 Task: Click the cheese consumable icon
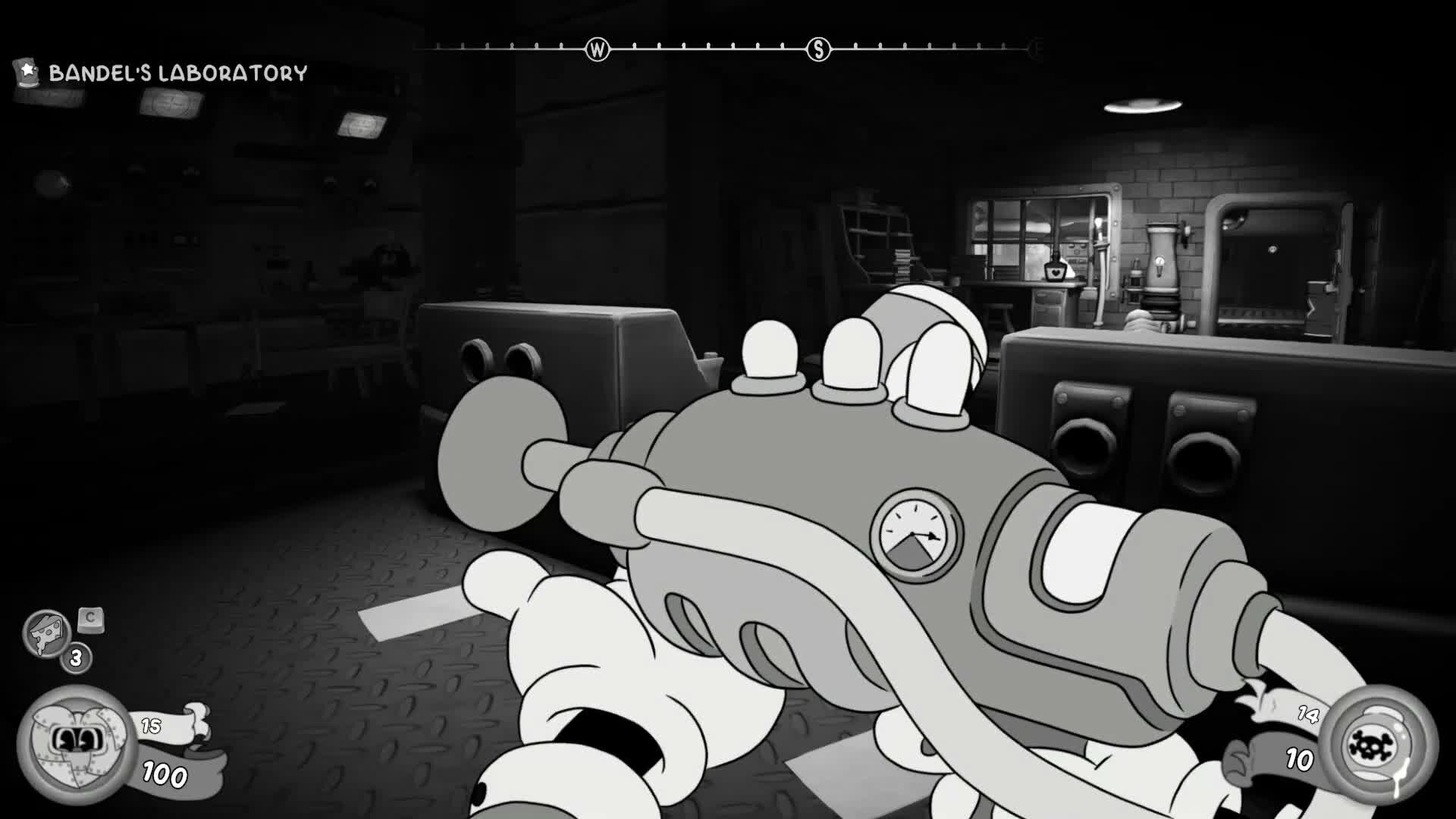tap(45, 634)
